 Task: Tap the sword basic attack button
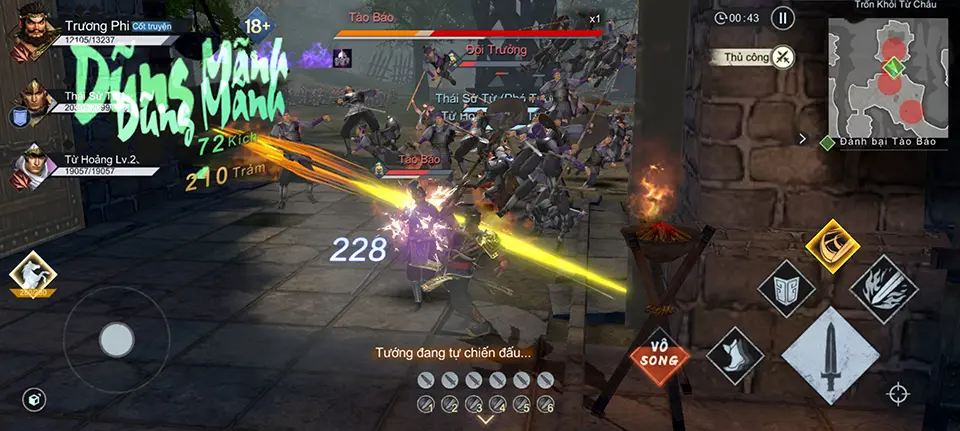[x=831, y=357]
